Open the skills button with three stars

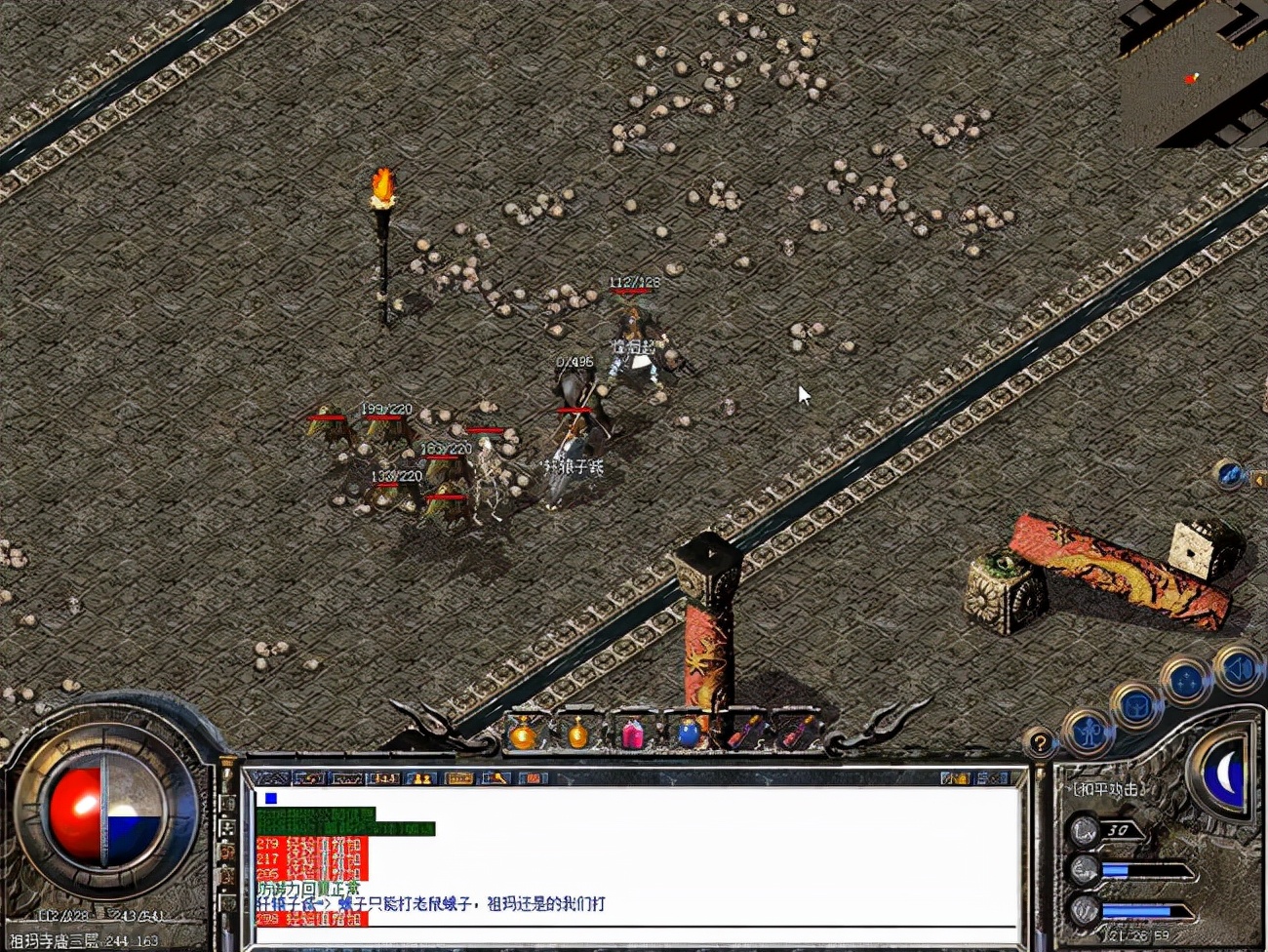pos(1186,682)
